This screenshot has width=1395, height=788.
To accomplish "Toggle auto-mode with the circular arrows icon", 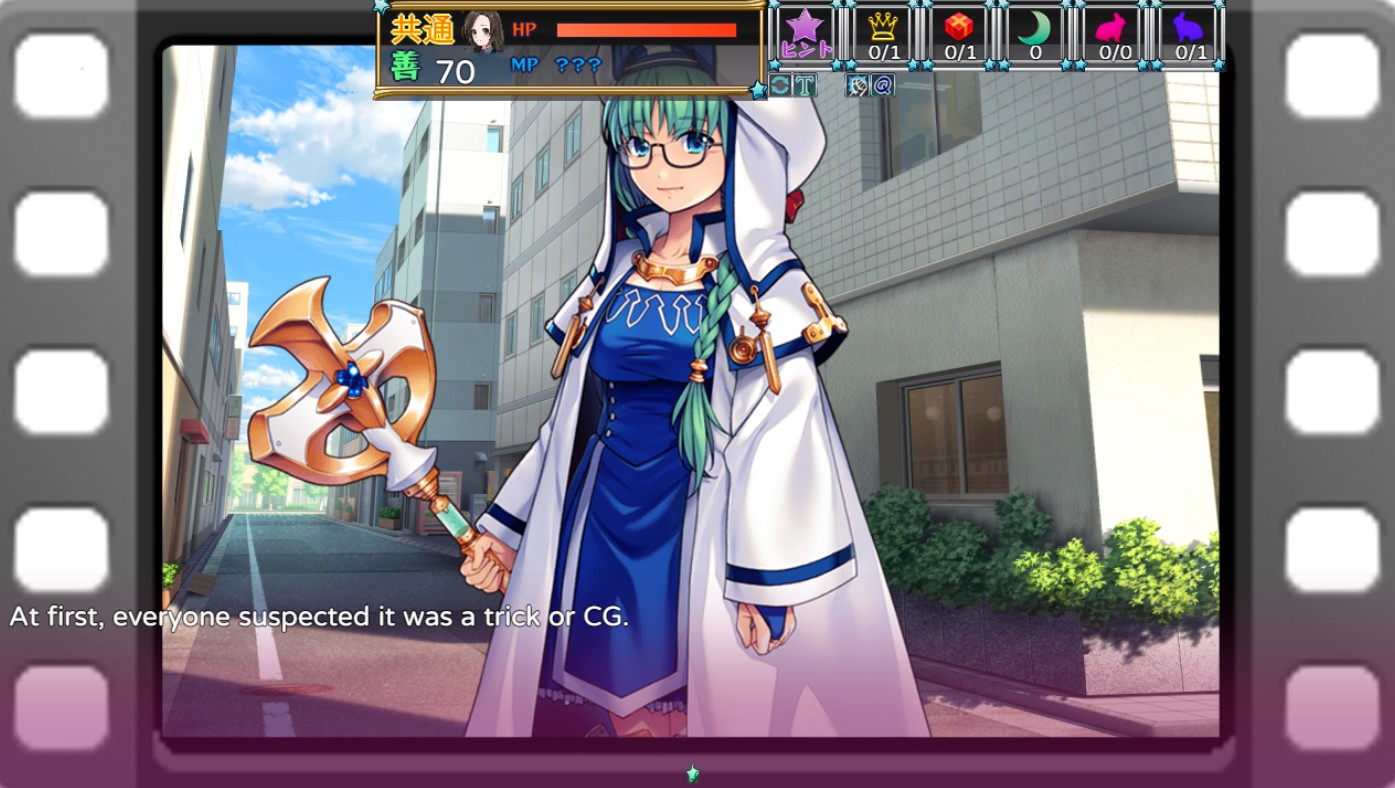I will pyautogui.click(x=779, y=84).
